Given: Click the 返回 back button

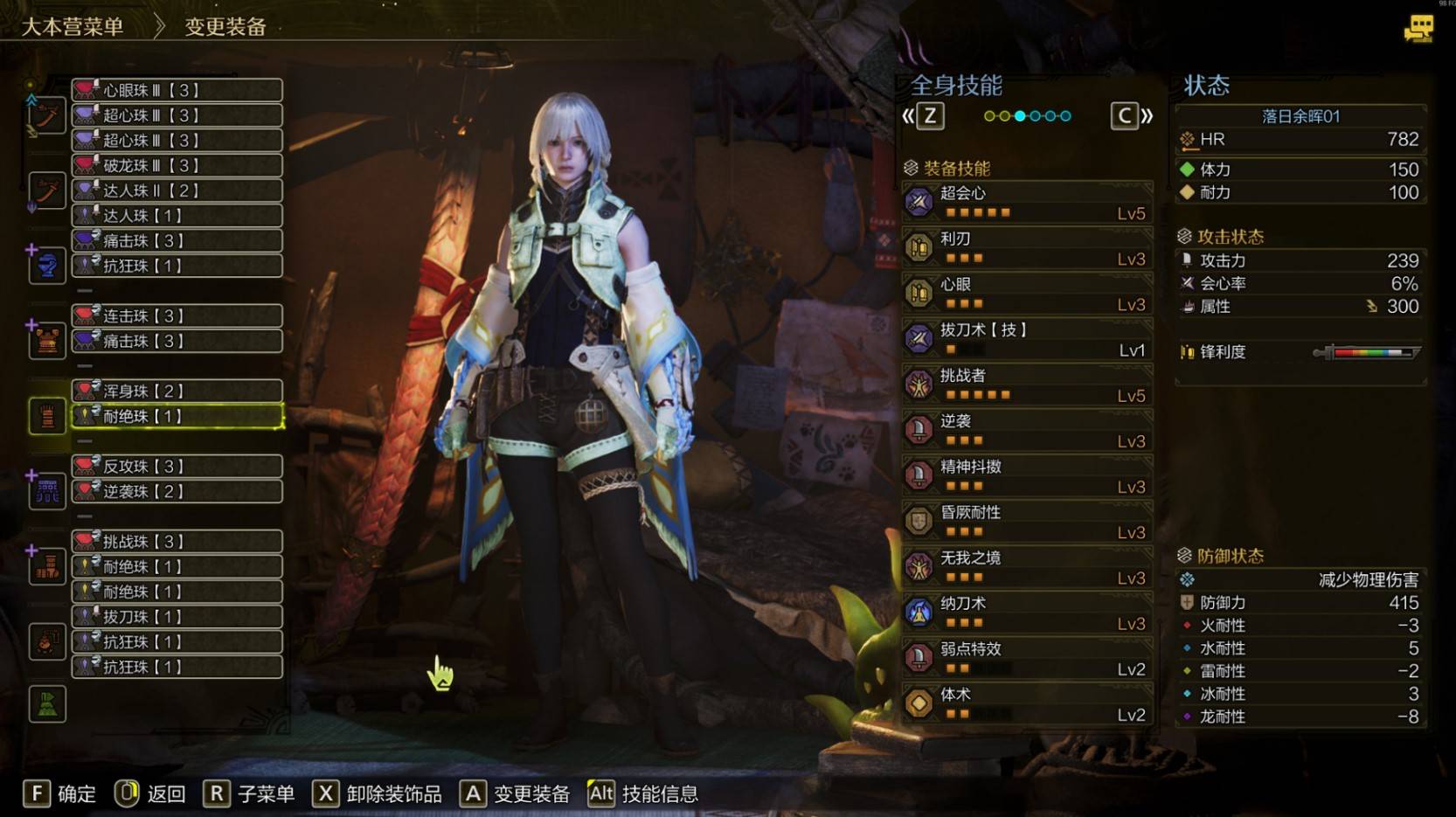Looking at the screenshot, I should pos(150,793).
